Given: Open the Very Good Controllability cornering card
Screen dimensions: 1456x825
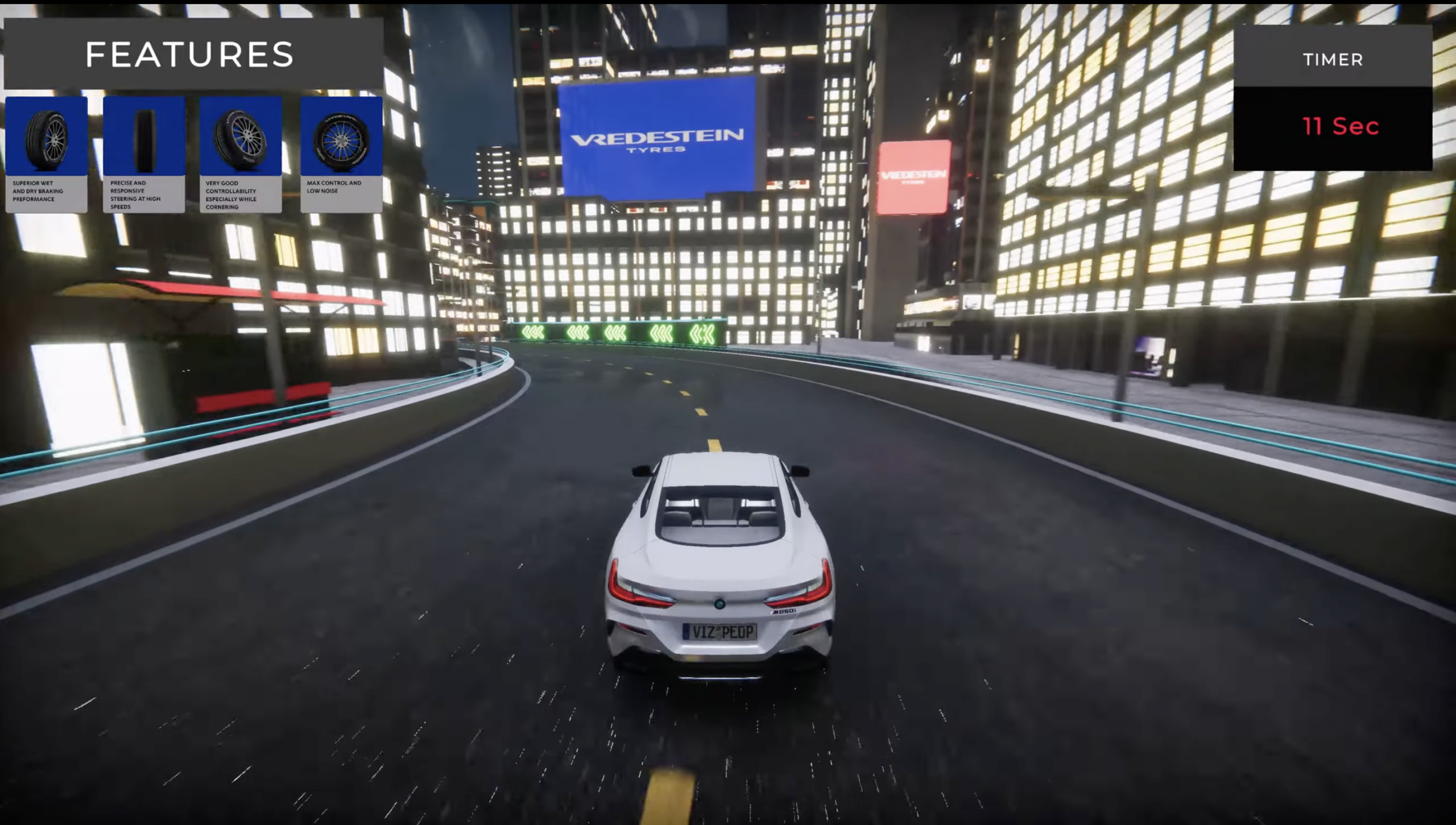Looking at the screenshot, I should pyautogui.click(x=241, y=154).
